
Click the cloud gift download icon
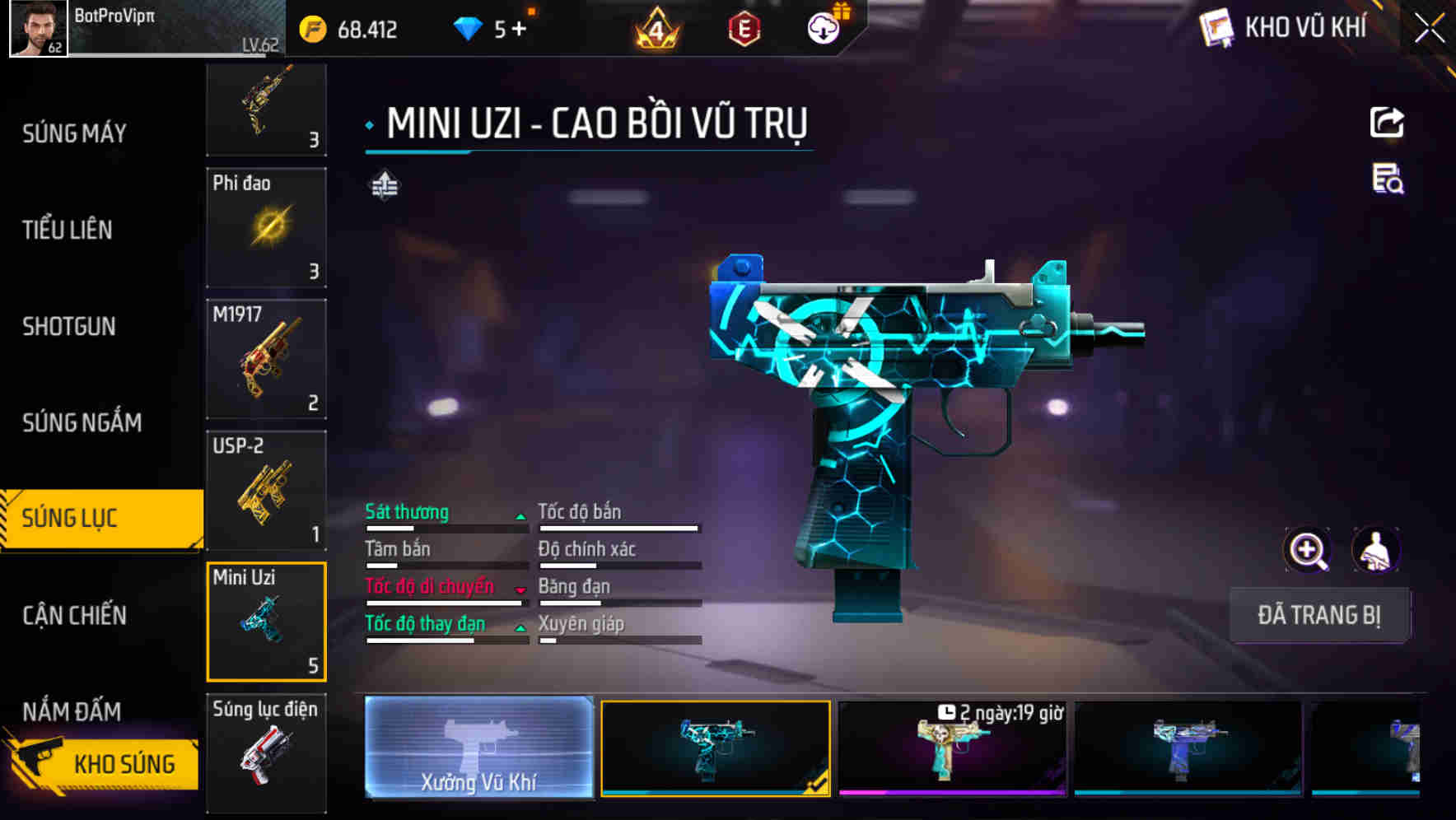(x=823, y=27)
